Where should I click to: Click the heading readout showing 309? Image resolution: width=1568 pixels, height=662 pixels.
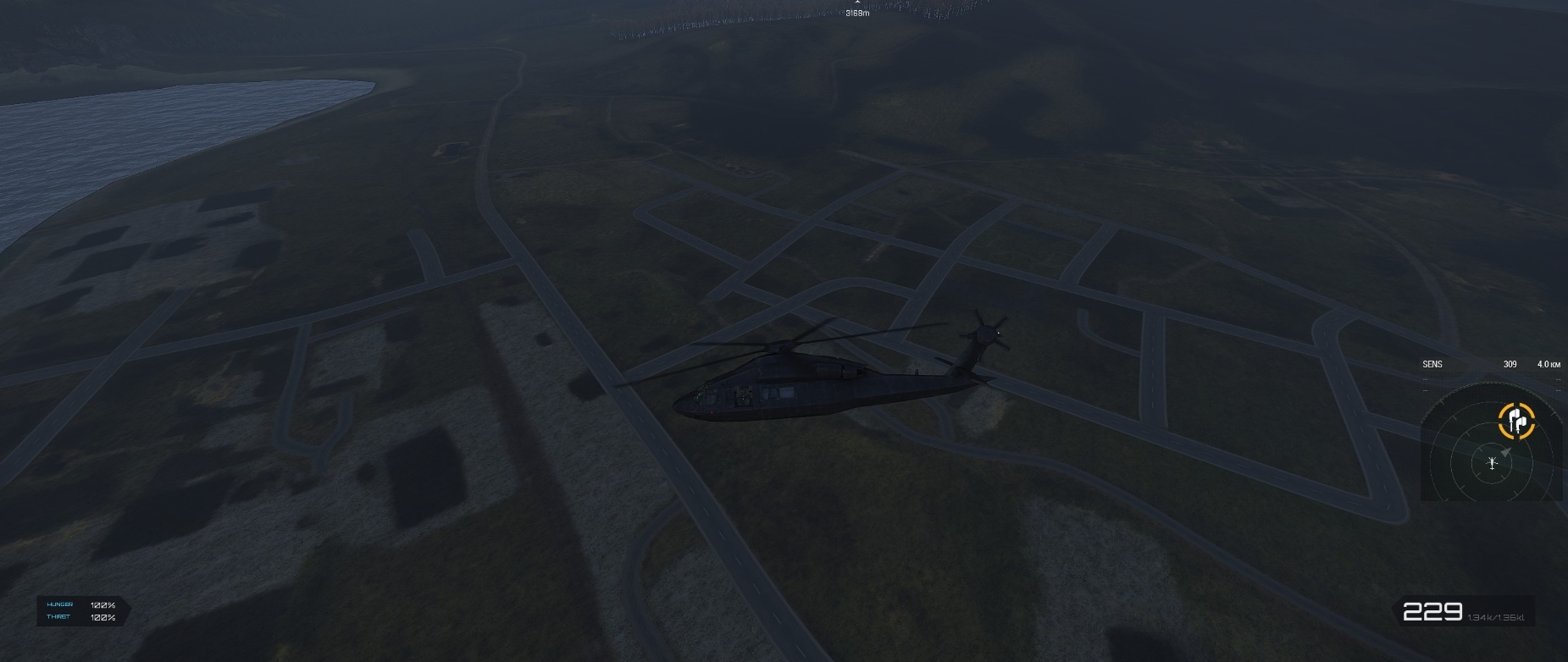click(x=1510, y=363)
